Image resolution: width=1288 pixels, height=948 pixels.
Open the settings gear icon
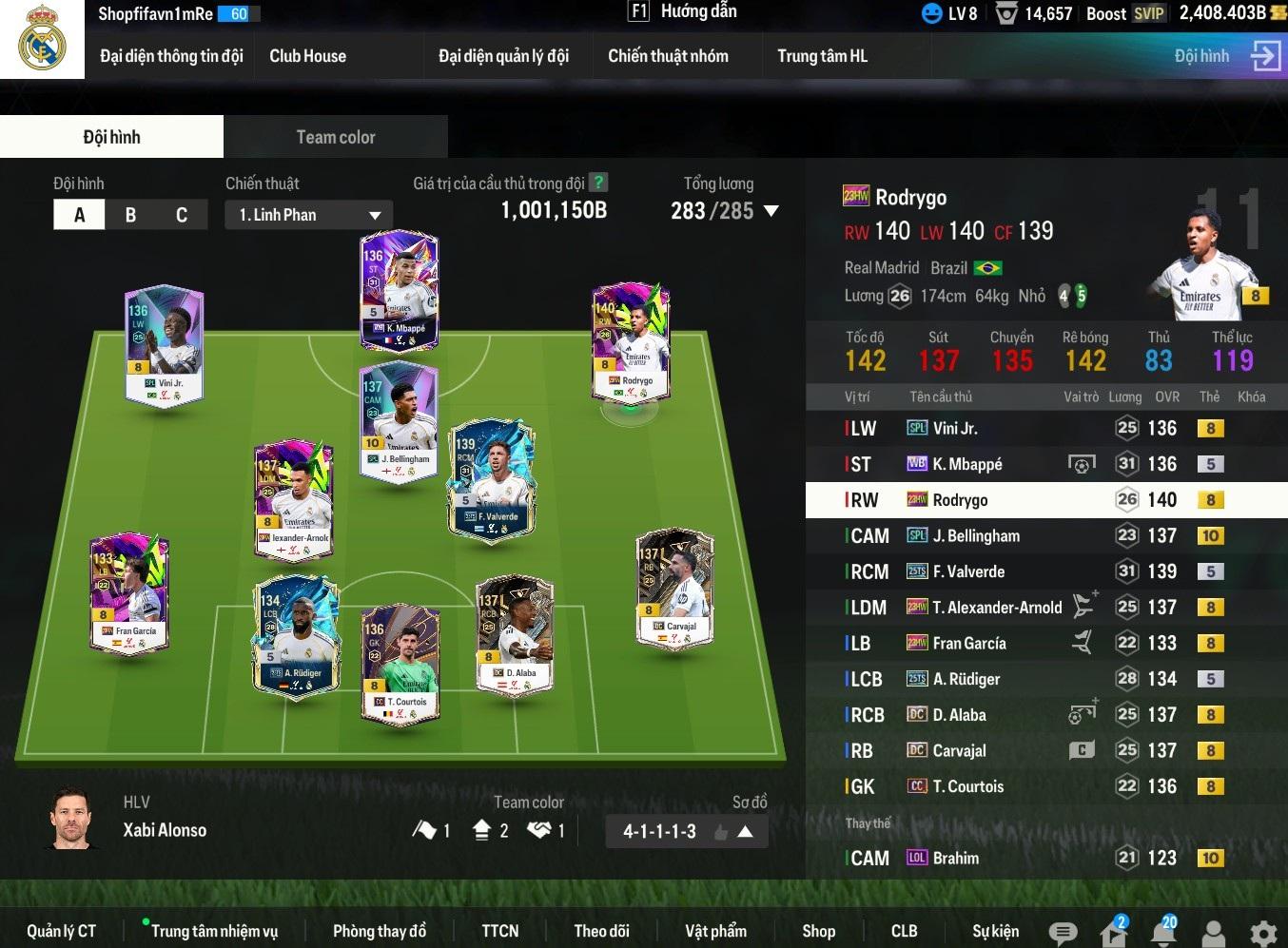tap(1262, 933)
